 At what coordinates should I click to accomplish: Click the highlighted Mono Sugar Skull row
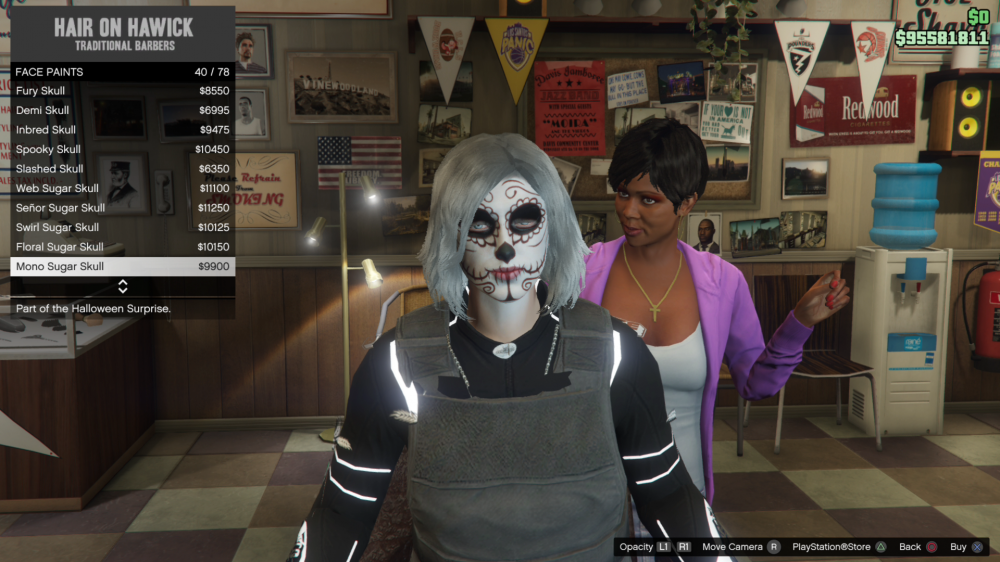click(x=122, y=267)
